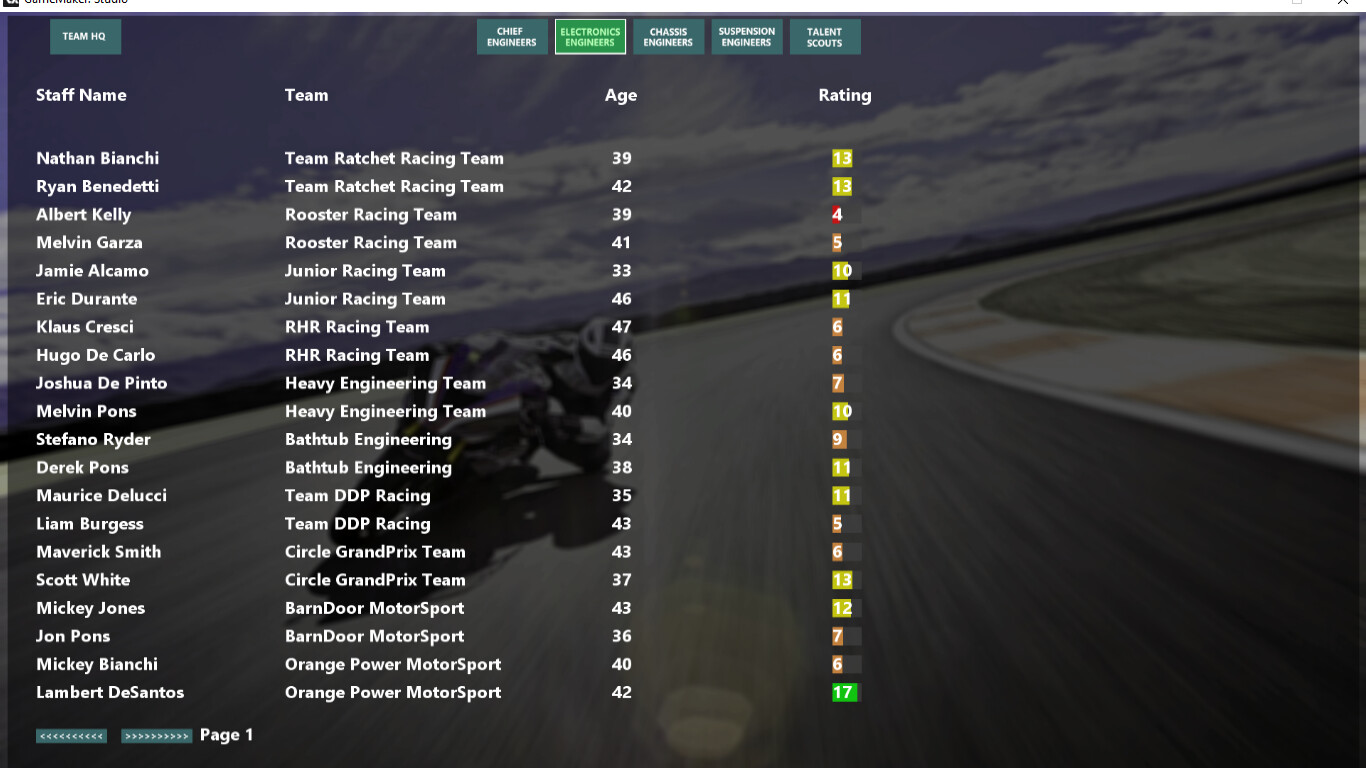This screenshot has height=768, width=1366.
Task: Re-select the Electronics Engineers tab
Action: 589,36
